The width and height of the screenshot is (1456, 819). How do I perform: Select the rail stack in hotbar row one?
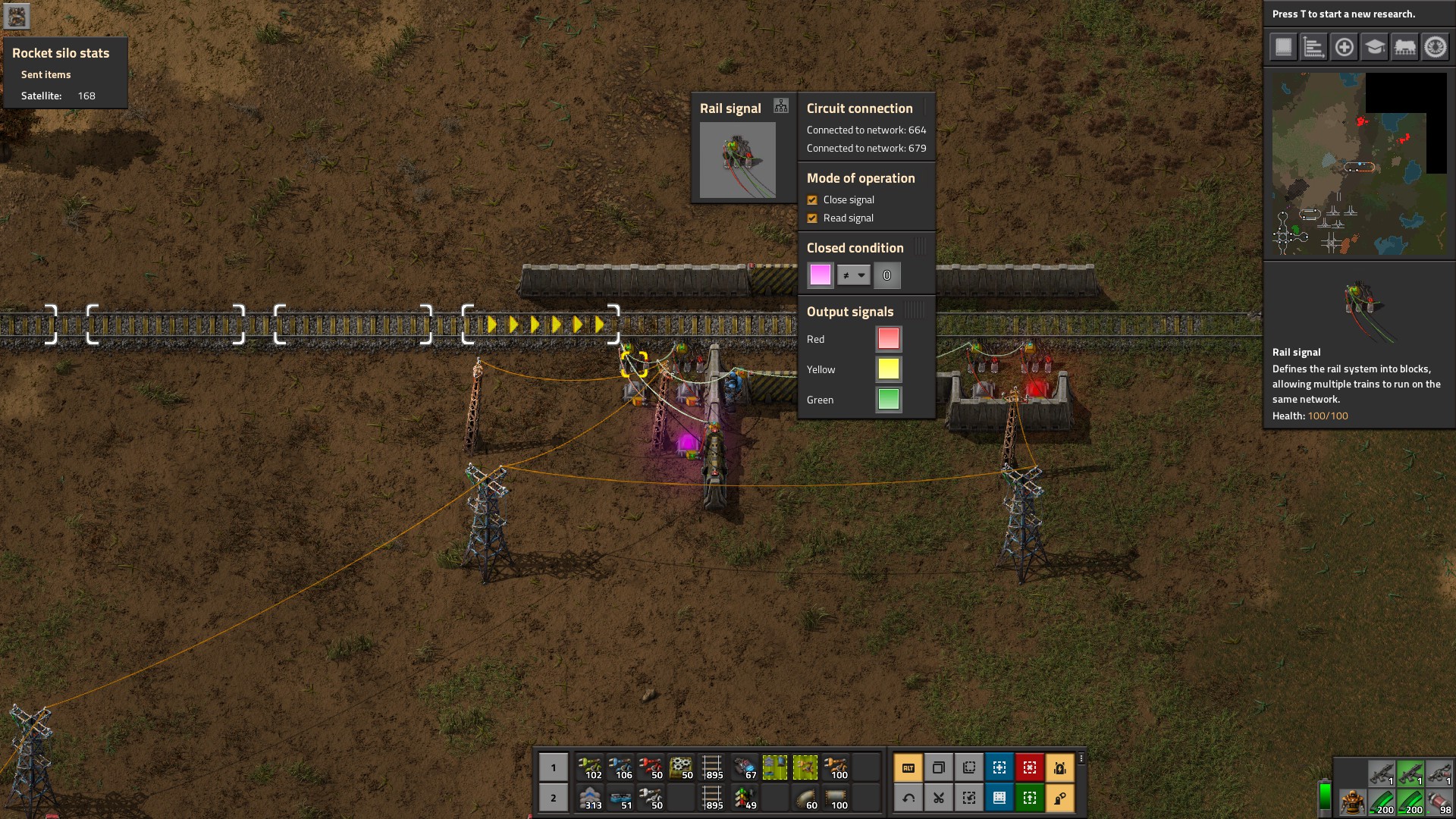[x=712, y=767]
